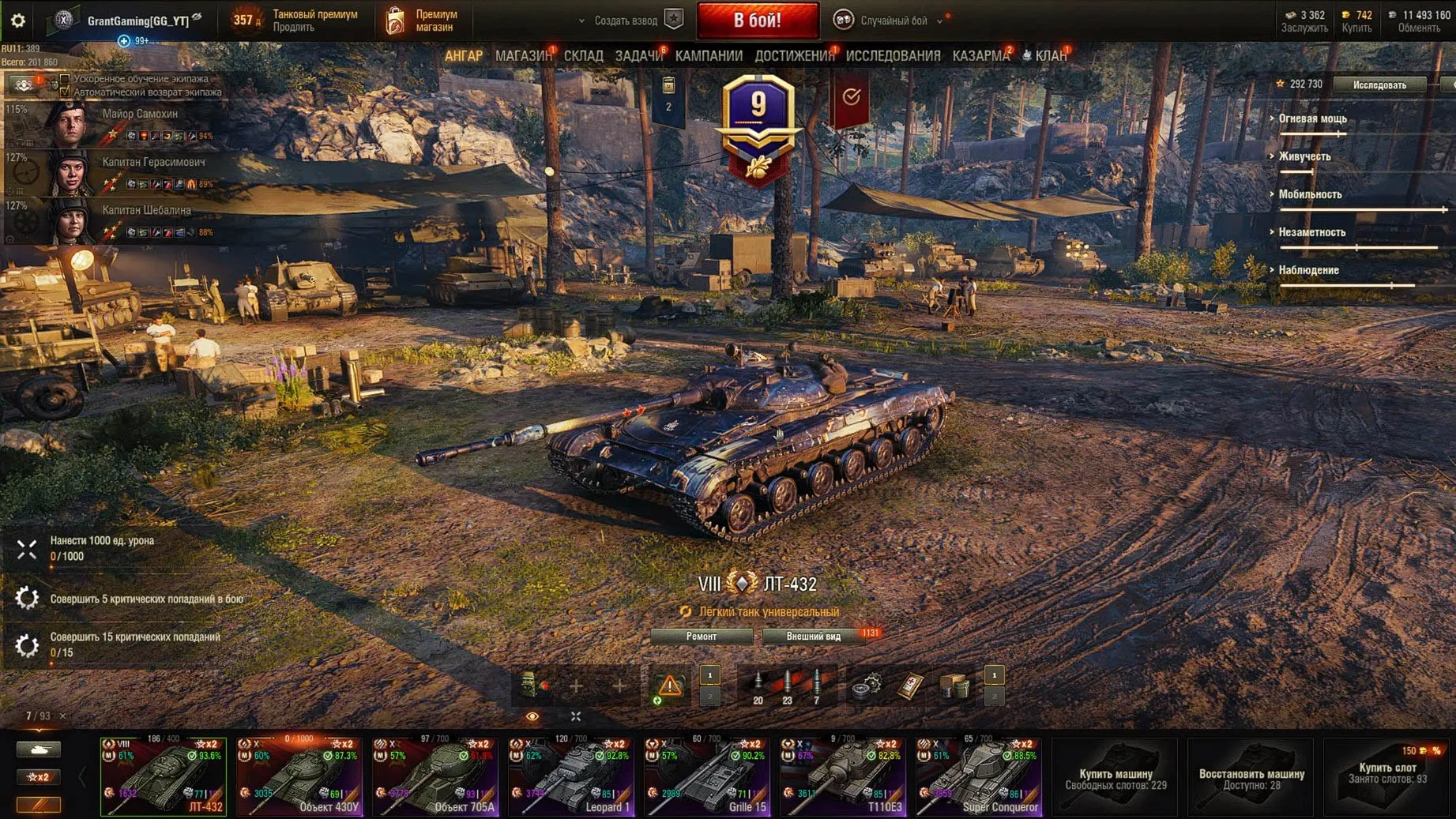
Task: Open the СКЛАД tab
Action: (583, 56)
